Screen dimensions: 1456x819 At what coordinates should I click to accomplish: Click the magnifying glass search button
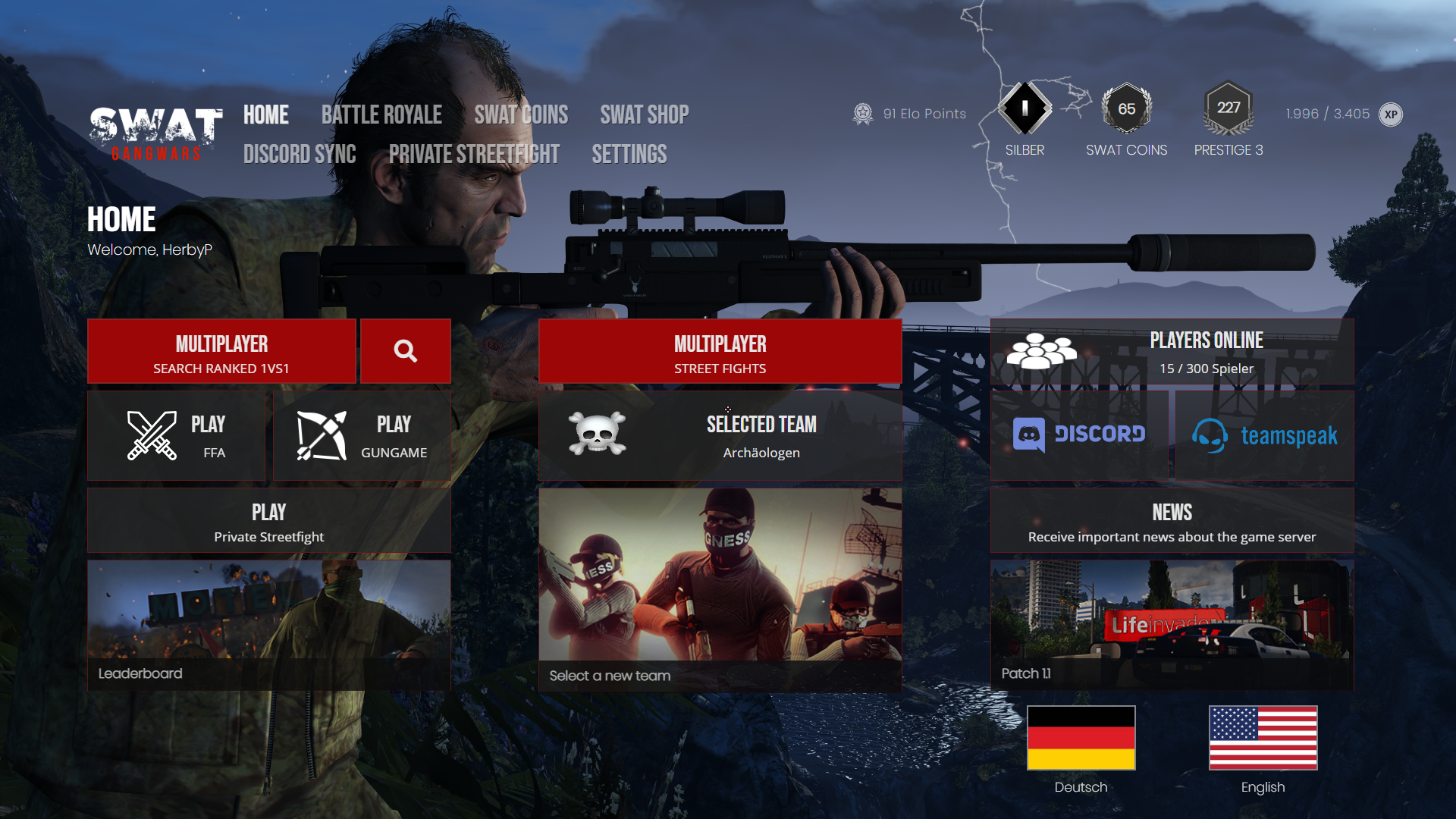[405, 352]
